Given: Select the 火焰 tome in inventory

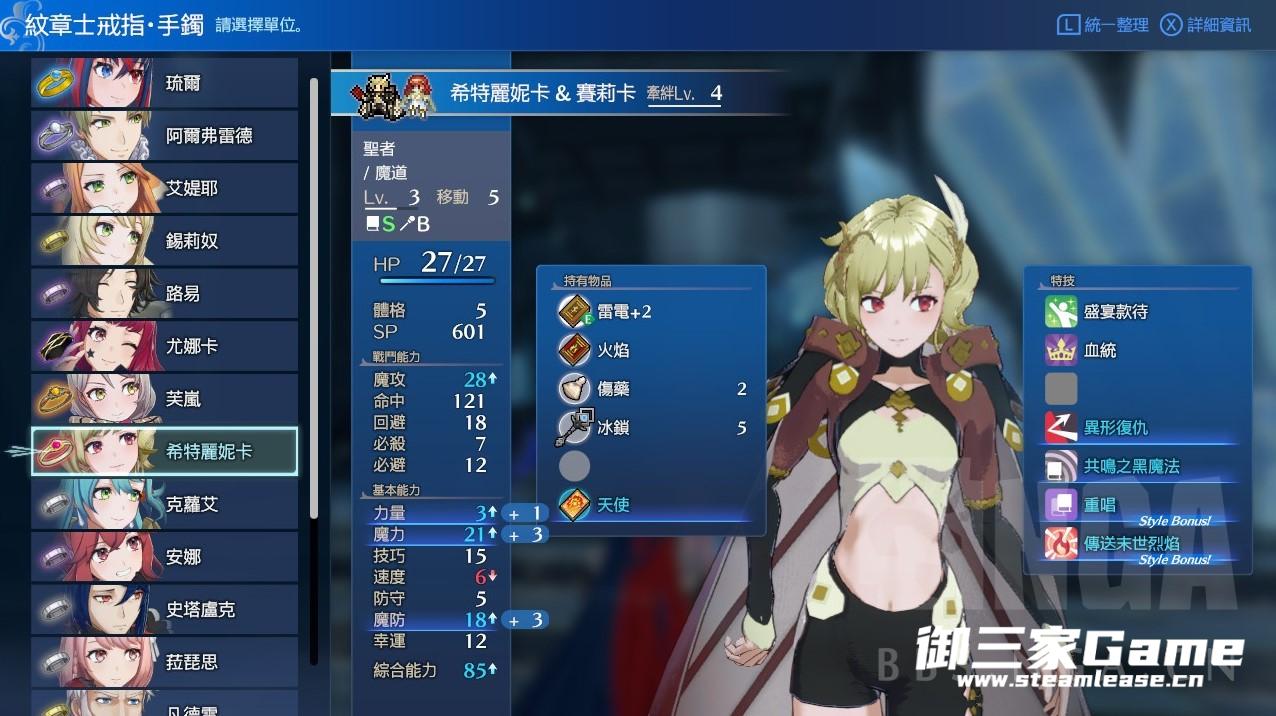Looking at the screenshot, I should coord(613,351).
